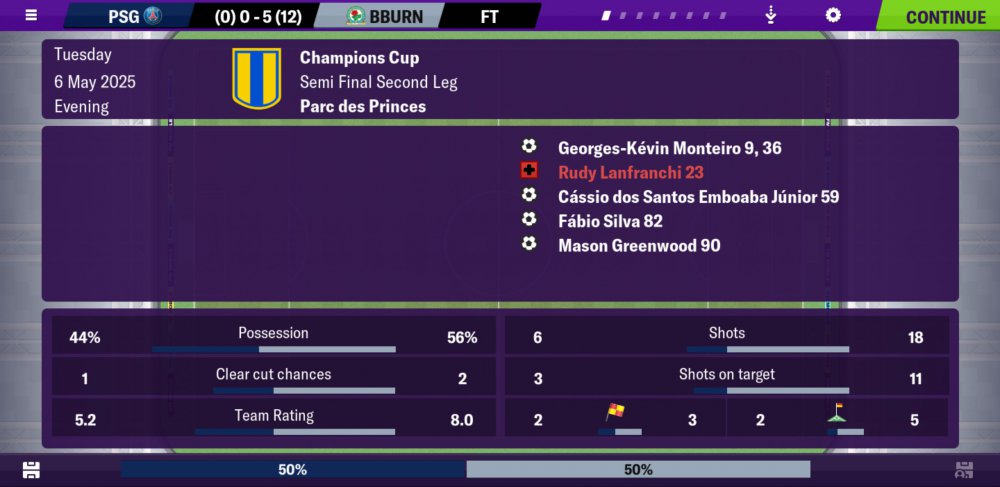The image size is (1000, 487).
Task: Select the Champions Cup competition title
Action: [x=359, y=58]
